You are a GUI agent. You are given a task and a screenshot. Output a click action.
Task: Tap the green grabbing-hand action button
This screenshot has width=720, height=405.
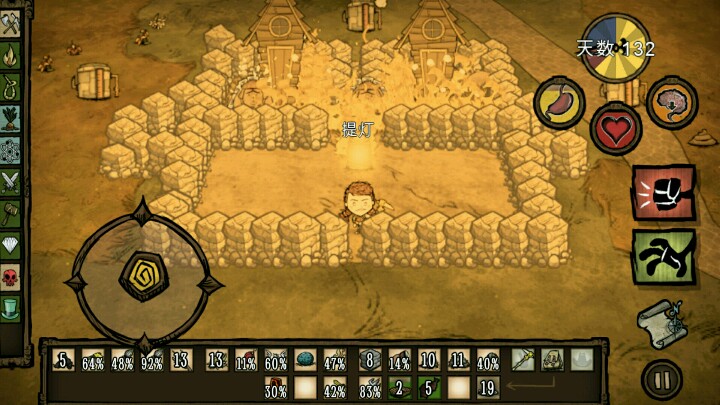point(661,255)
